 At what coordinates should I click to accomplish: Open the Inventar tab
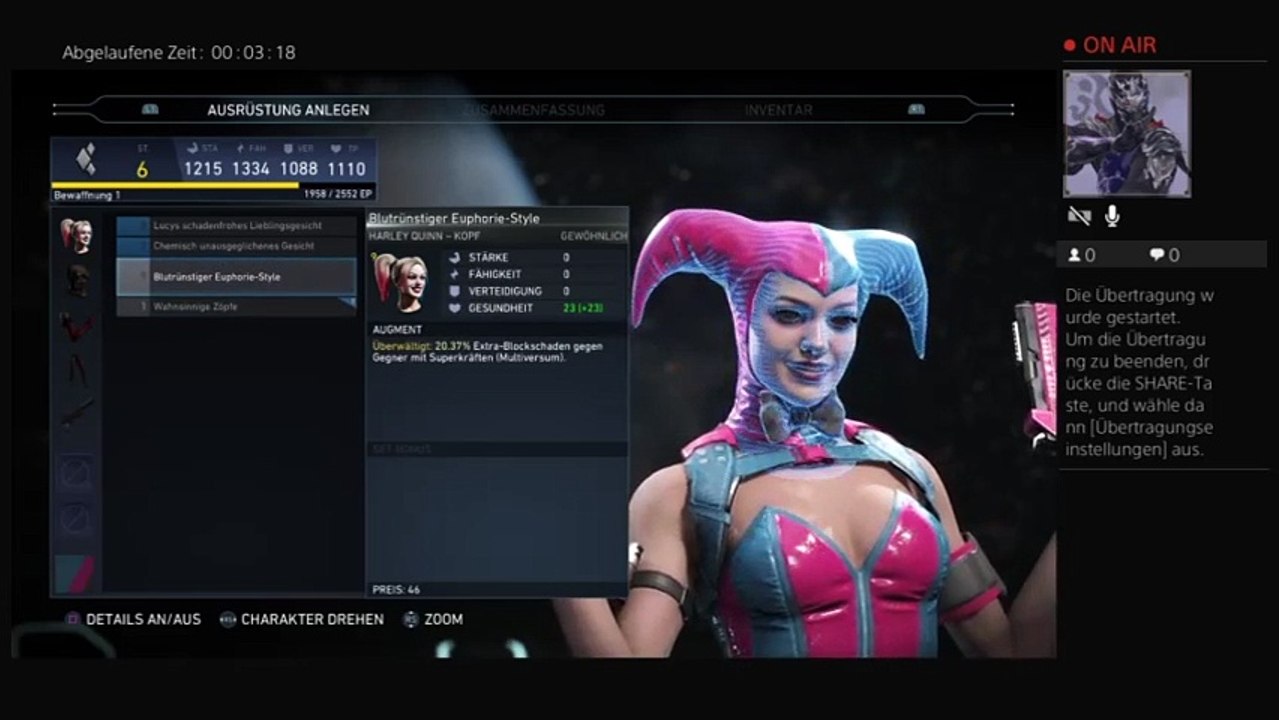click(778, 110)
